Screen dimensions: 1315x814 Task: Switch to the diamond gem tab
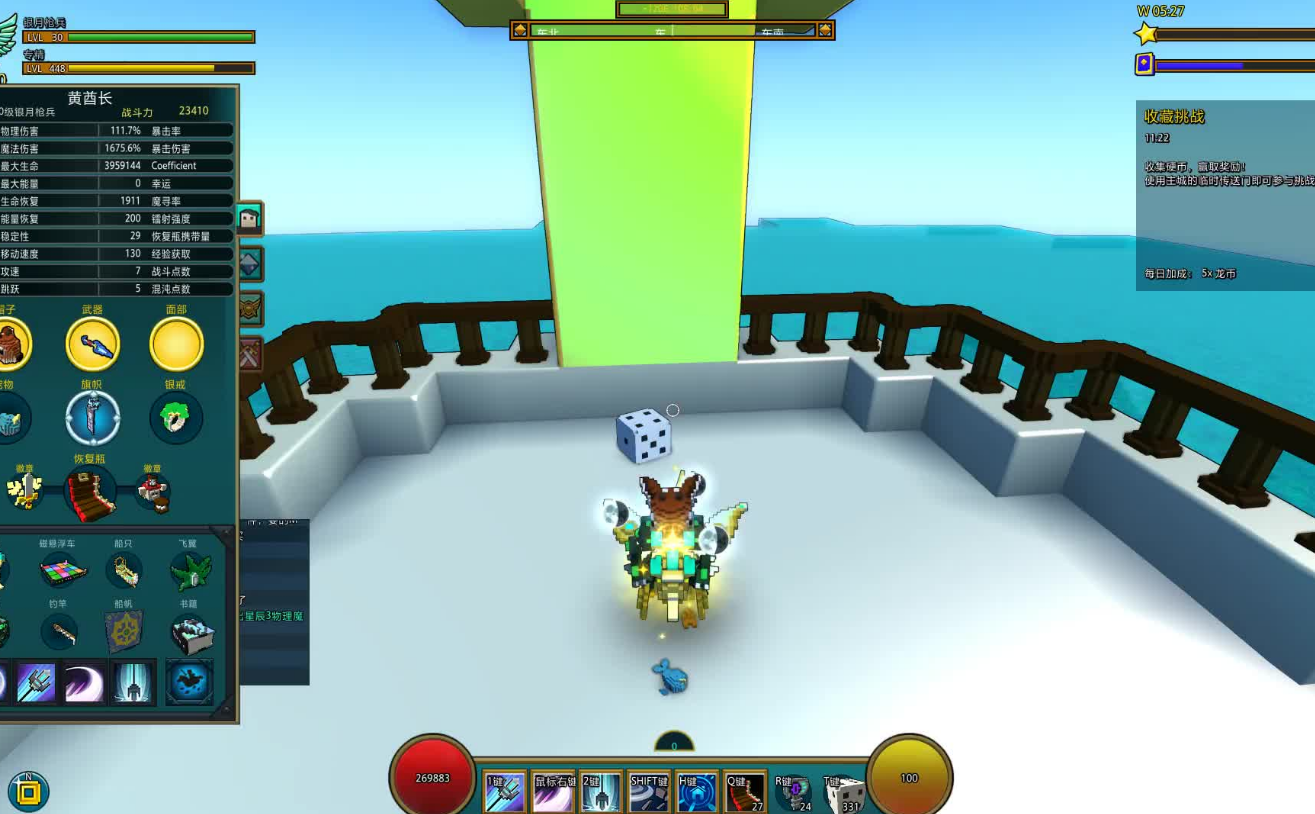tap(249, 264)
